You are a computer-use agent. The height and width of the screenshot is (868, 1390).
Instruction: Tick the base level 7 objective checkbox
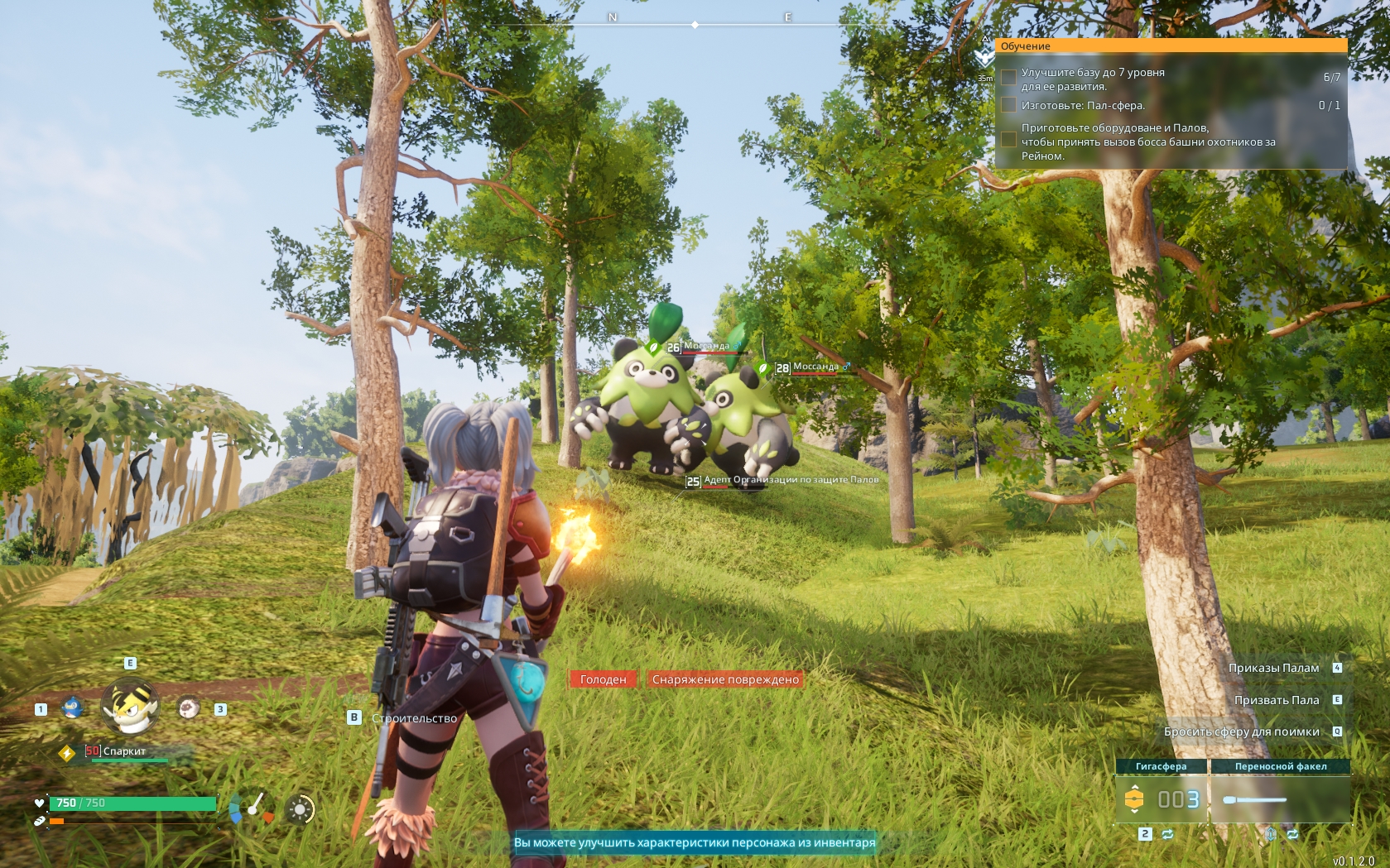point(1008,78)
